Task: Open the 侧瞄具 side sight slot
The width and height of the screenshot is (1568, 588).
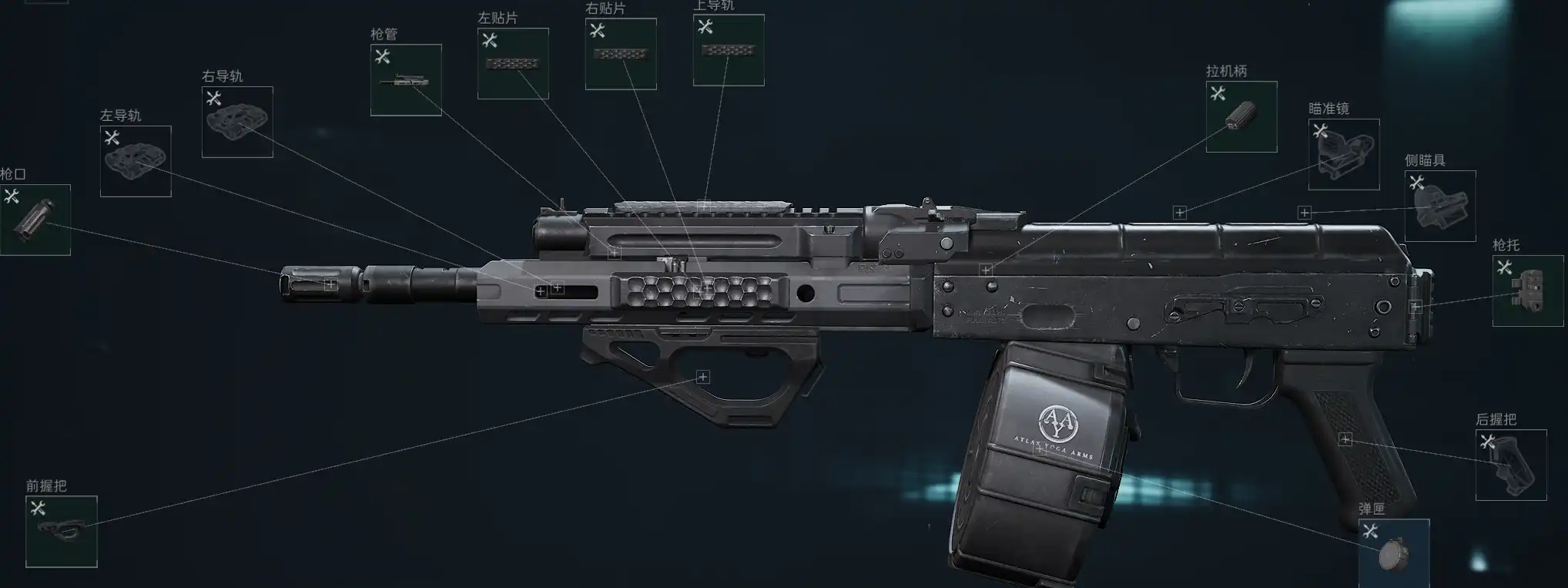Action: click(1440, 206)
